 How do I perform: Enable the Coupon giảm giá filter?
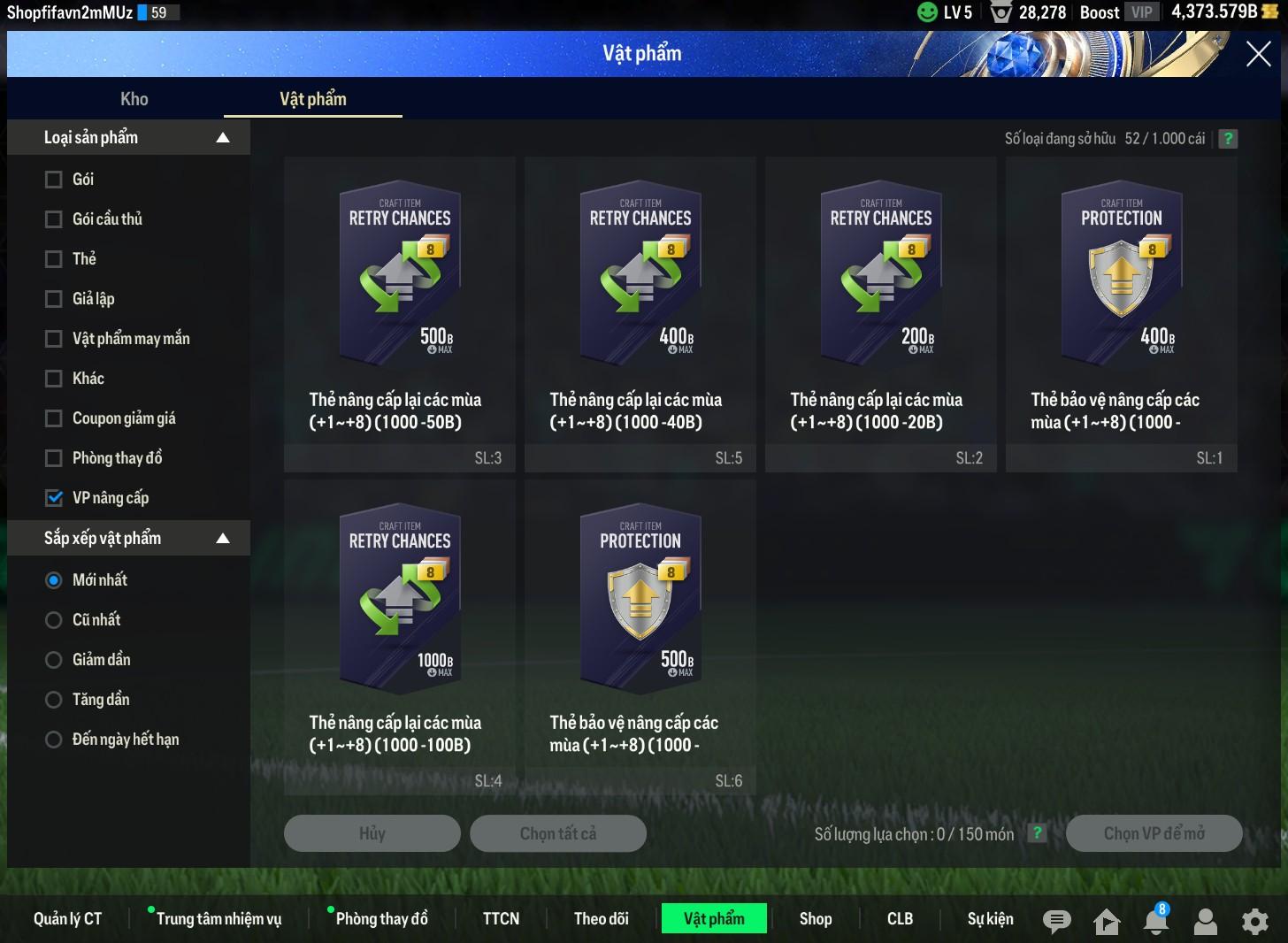click(54, 418)
